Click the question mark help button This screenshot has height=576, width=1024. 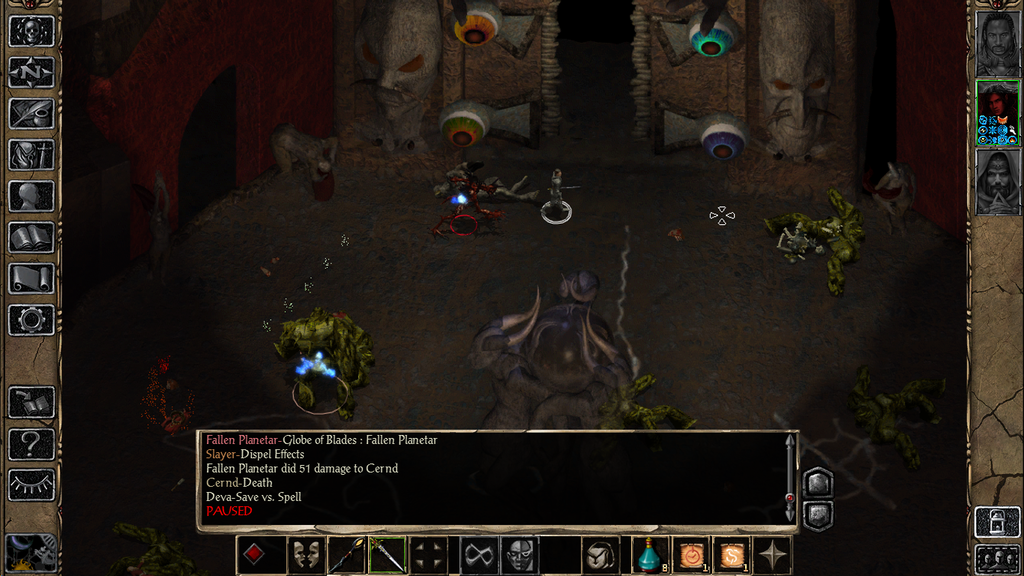pyautogui.click(x=31, y=443)
